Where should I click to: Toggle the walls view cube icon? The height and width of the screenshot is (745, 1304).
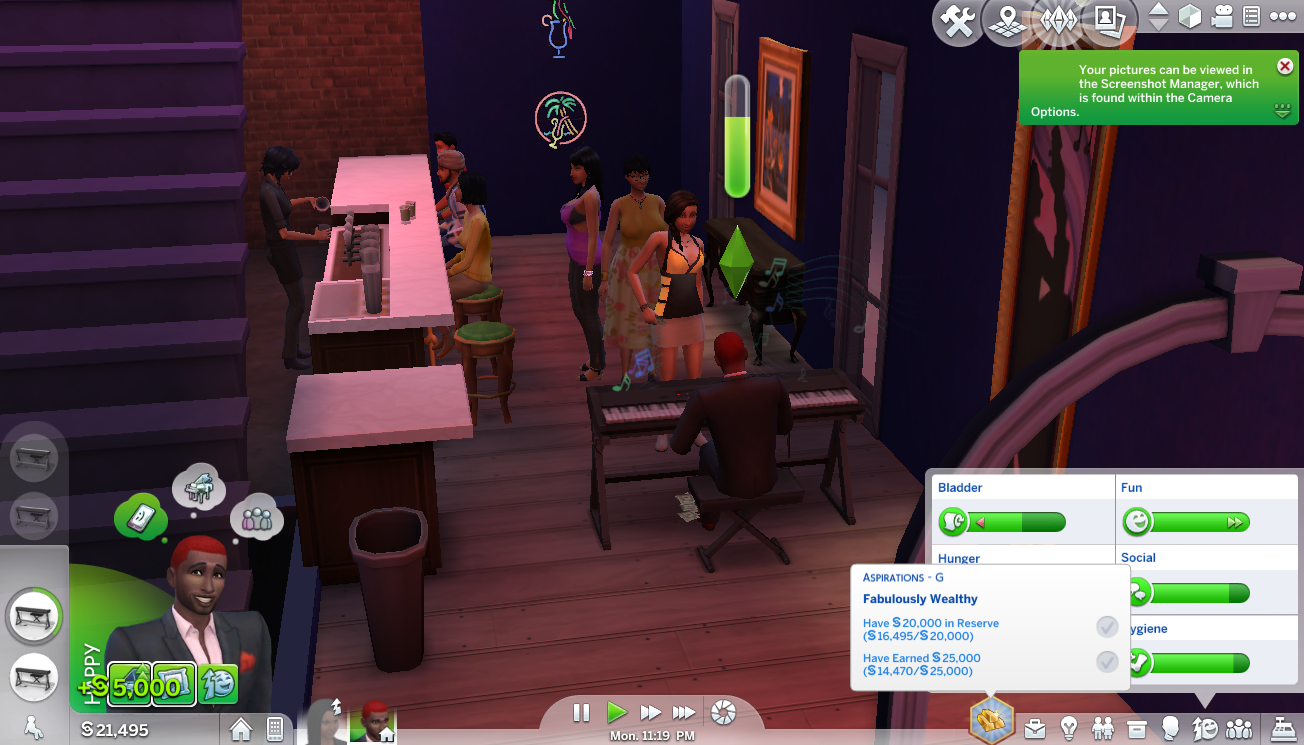click(1189, 17)
